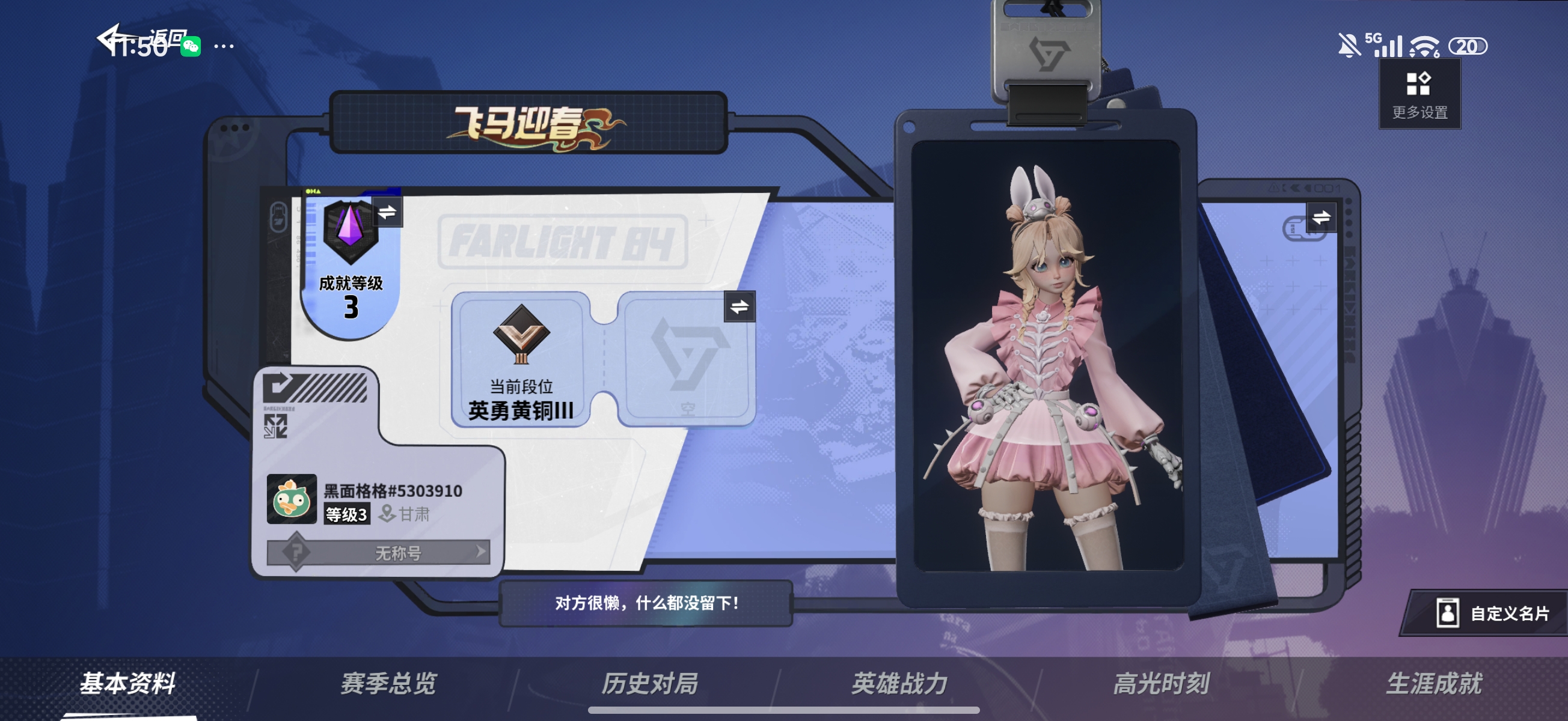Image resolution: width=1568 pixels, height=721 pixels.
Task: Swap the character card on the right
Action: pos(1320,218)
